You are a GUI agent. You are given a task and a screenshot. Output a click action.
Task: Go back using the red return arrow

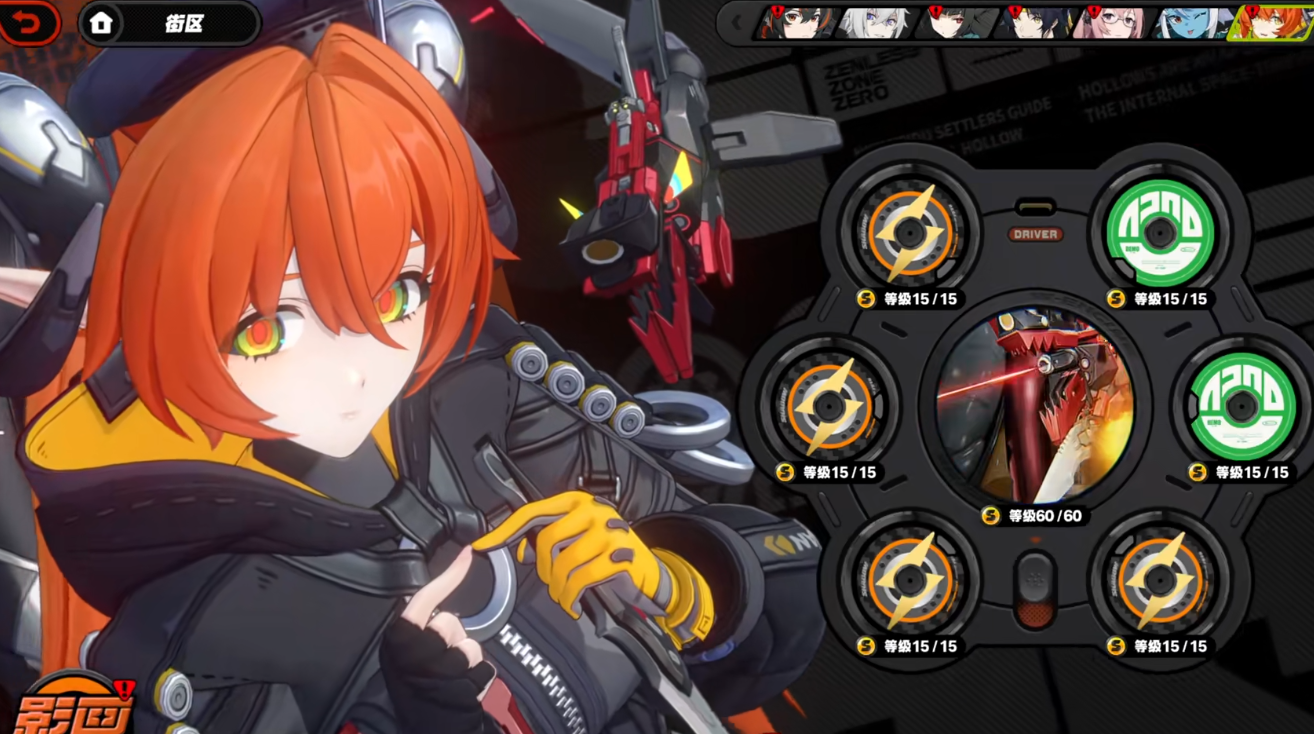point(28,23)
